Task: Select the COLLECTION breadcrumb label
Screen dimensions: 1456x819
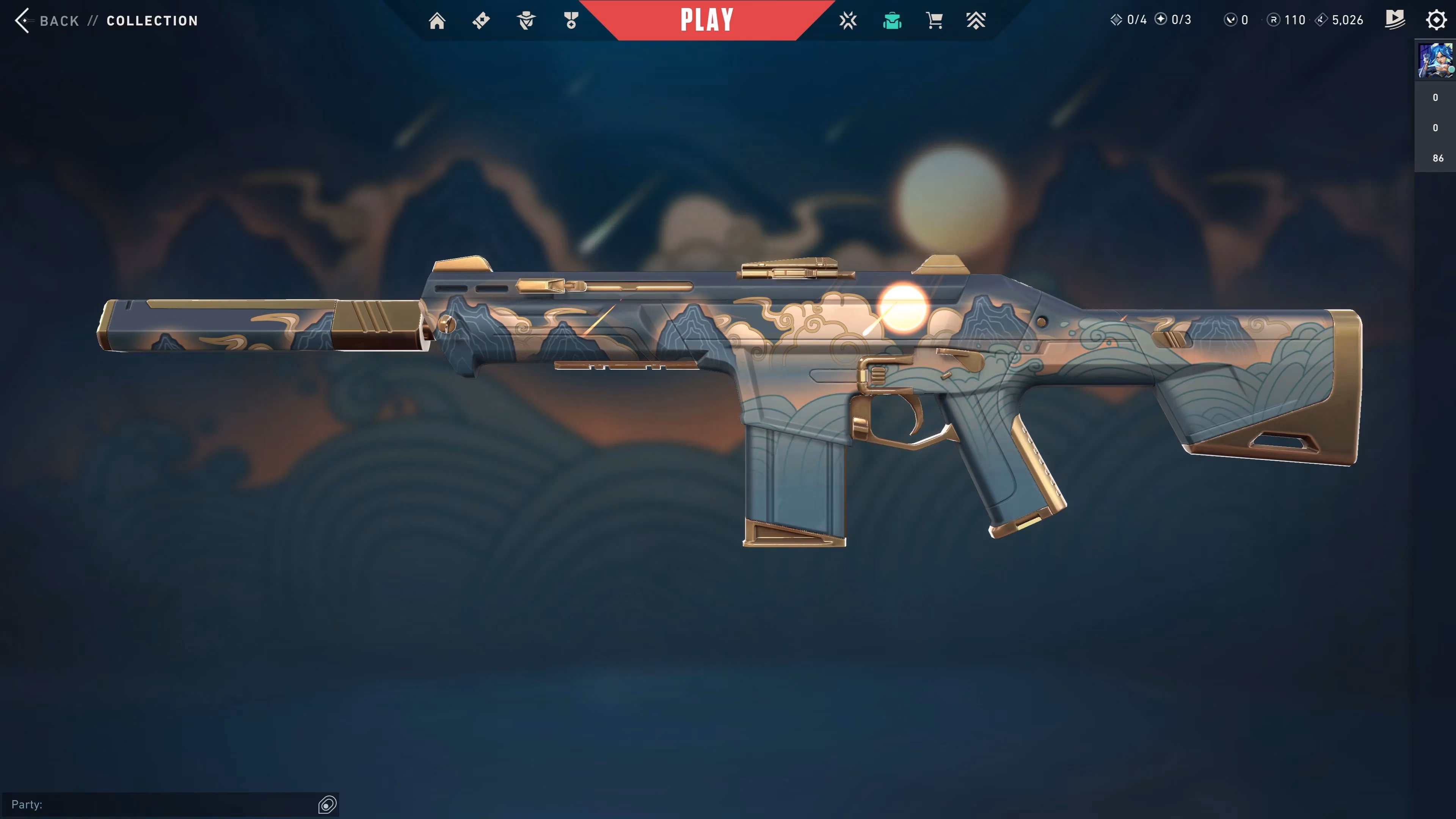Action: click(x=152, y=21)
